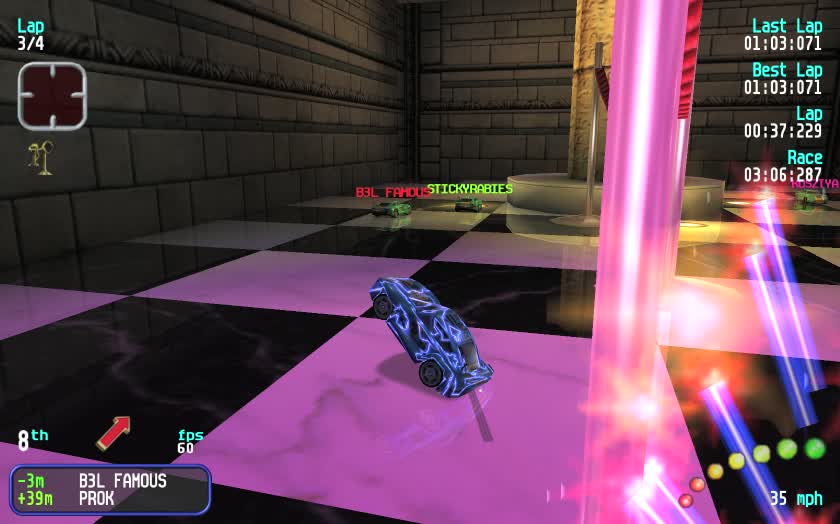
Task: Click the red direction arrow indicator
Action: (114, 432)
